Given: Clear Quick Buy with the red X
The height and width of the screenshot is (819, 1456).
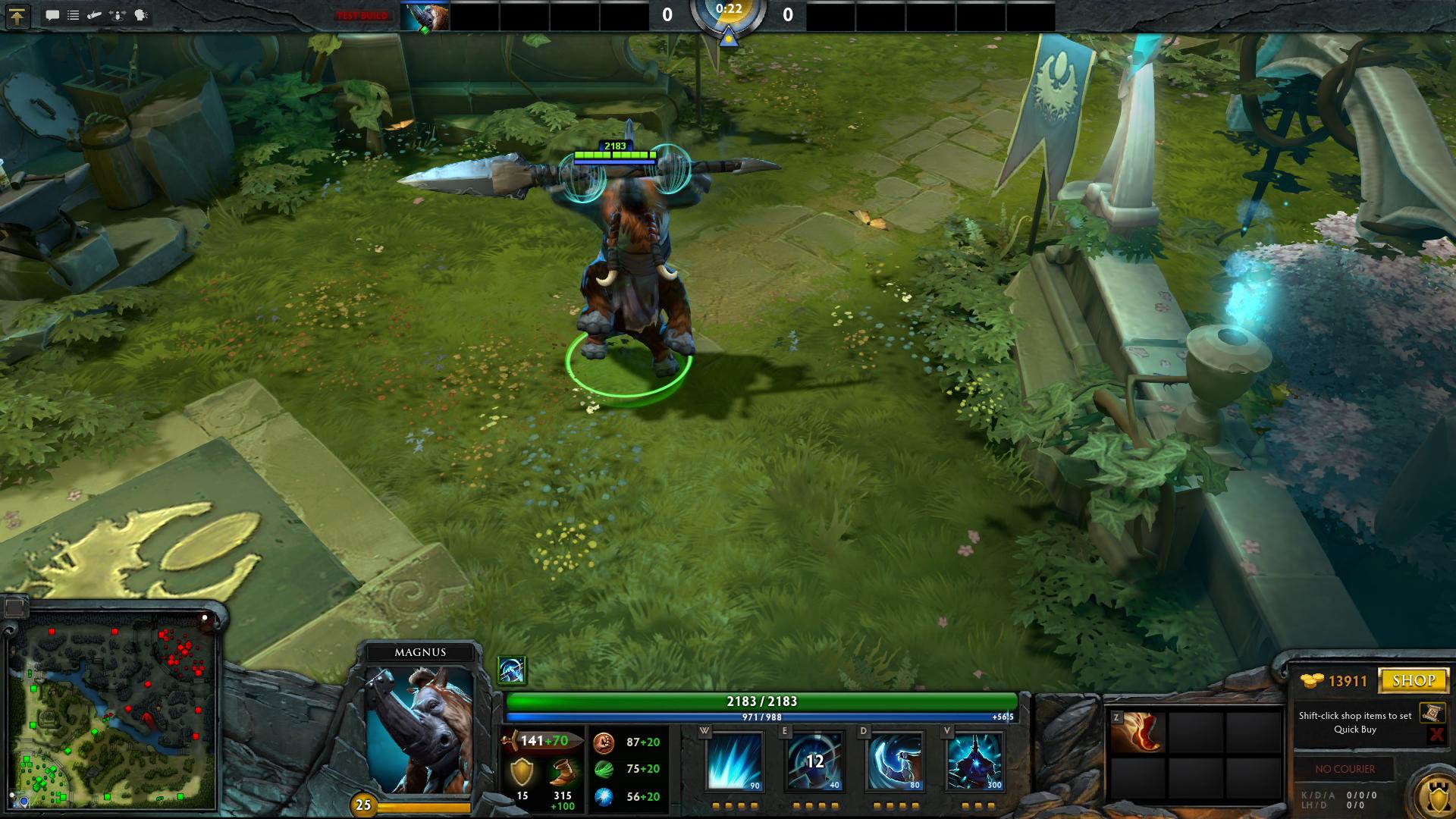Looking at the screenshot, I should pyautogui.click(x=1436, y=734).
